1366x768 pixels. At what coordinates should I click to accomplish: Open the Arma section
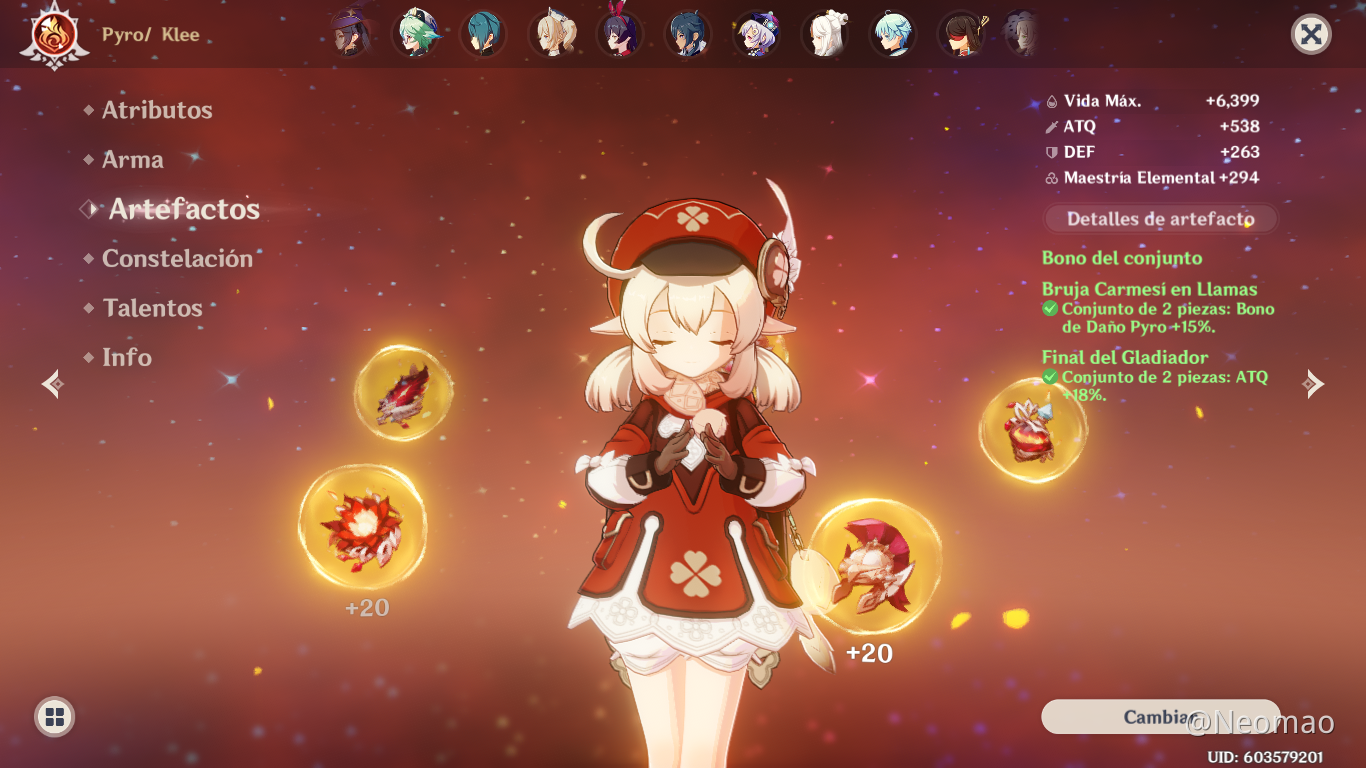pos(131,159)
